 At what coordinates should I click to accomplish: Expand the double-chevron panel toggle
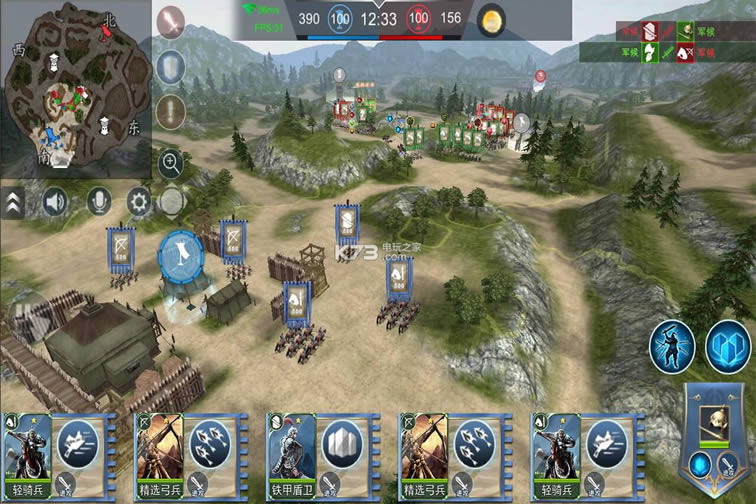[13, 203]
